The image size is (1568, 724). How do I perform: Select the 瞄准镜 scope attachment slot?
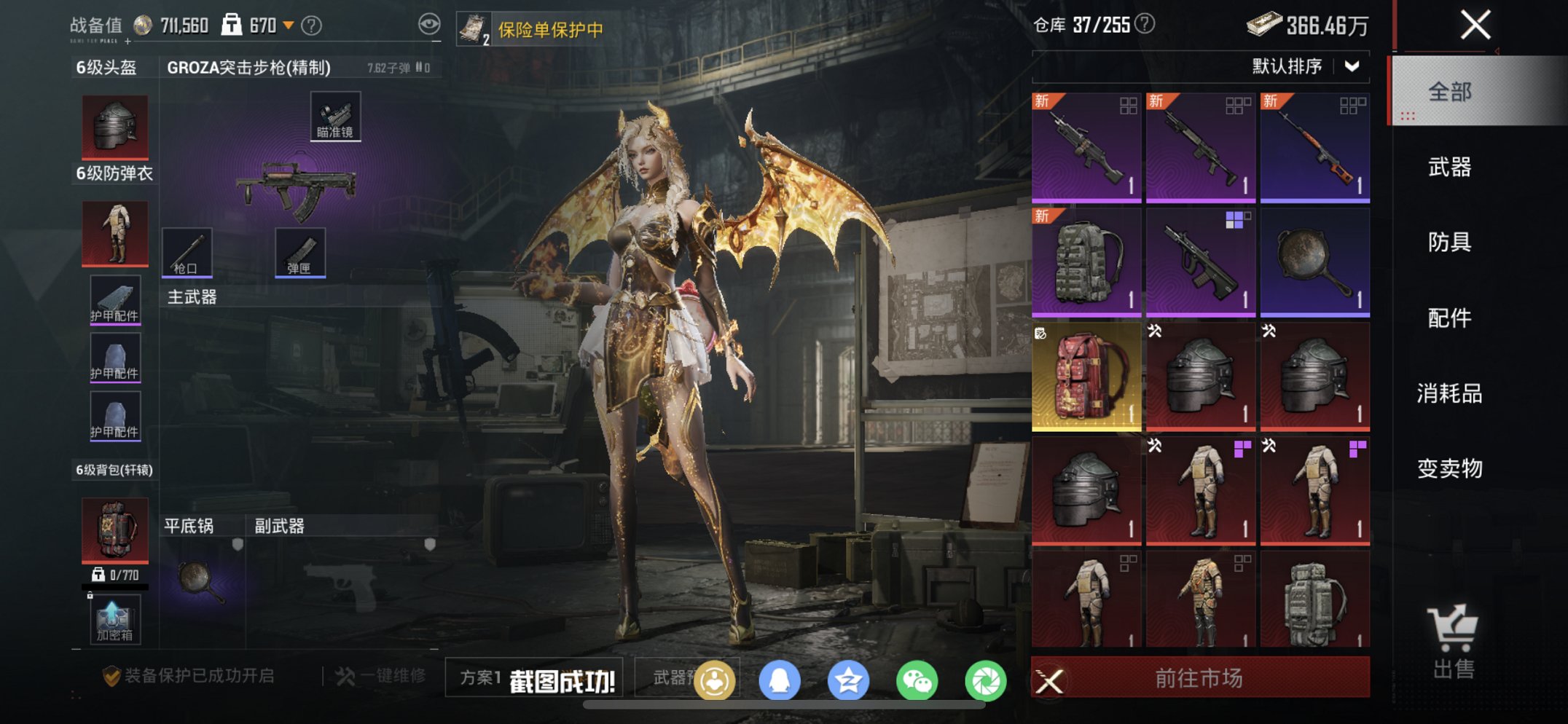click(x=334, y=114)
